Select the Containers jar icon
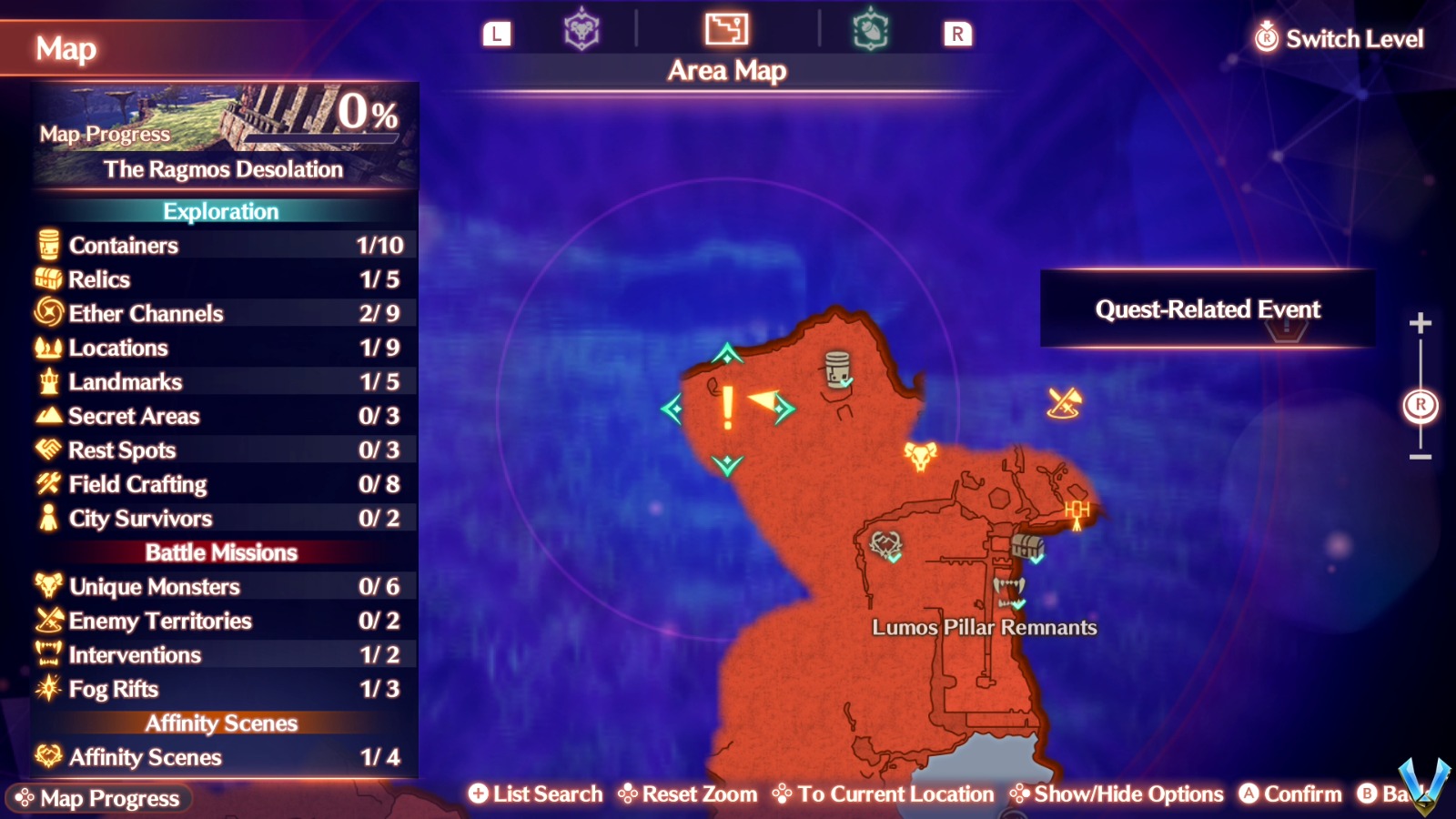The image size is (1456, 819). [47, 245]
